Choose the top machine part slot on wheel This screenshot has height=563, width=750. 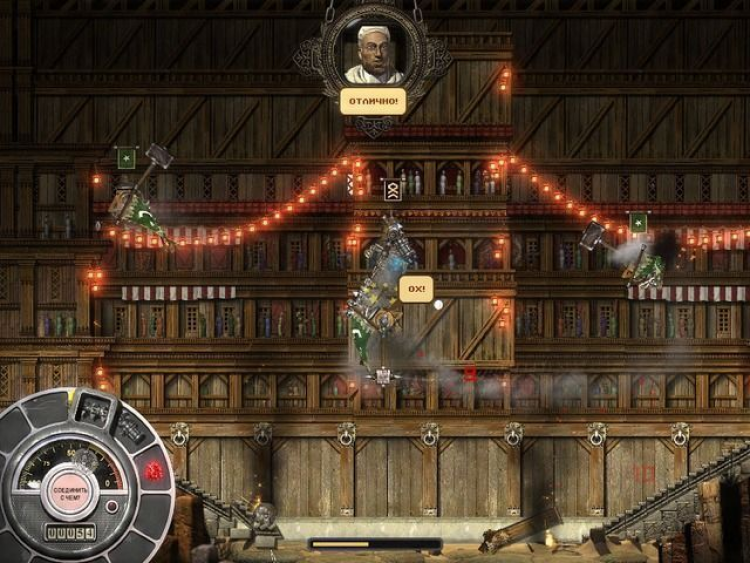tap(94, 409)
